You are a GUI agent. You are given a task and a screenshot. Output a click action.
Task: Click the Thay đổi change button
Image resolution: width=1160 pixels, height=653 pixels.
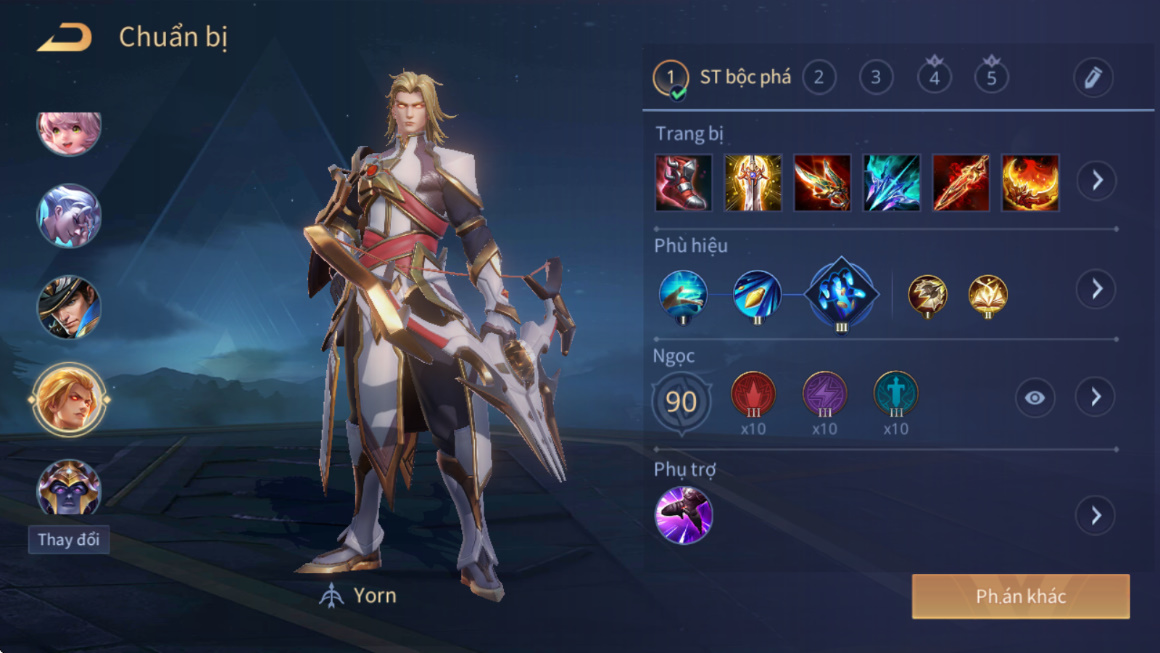(x=69, y=540)
